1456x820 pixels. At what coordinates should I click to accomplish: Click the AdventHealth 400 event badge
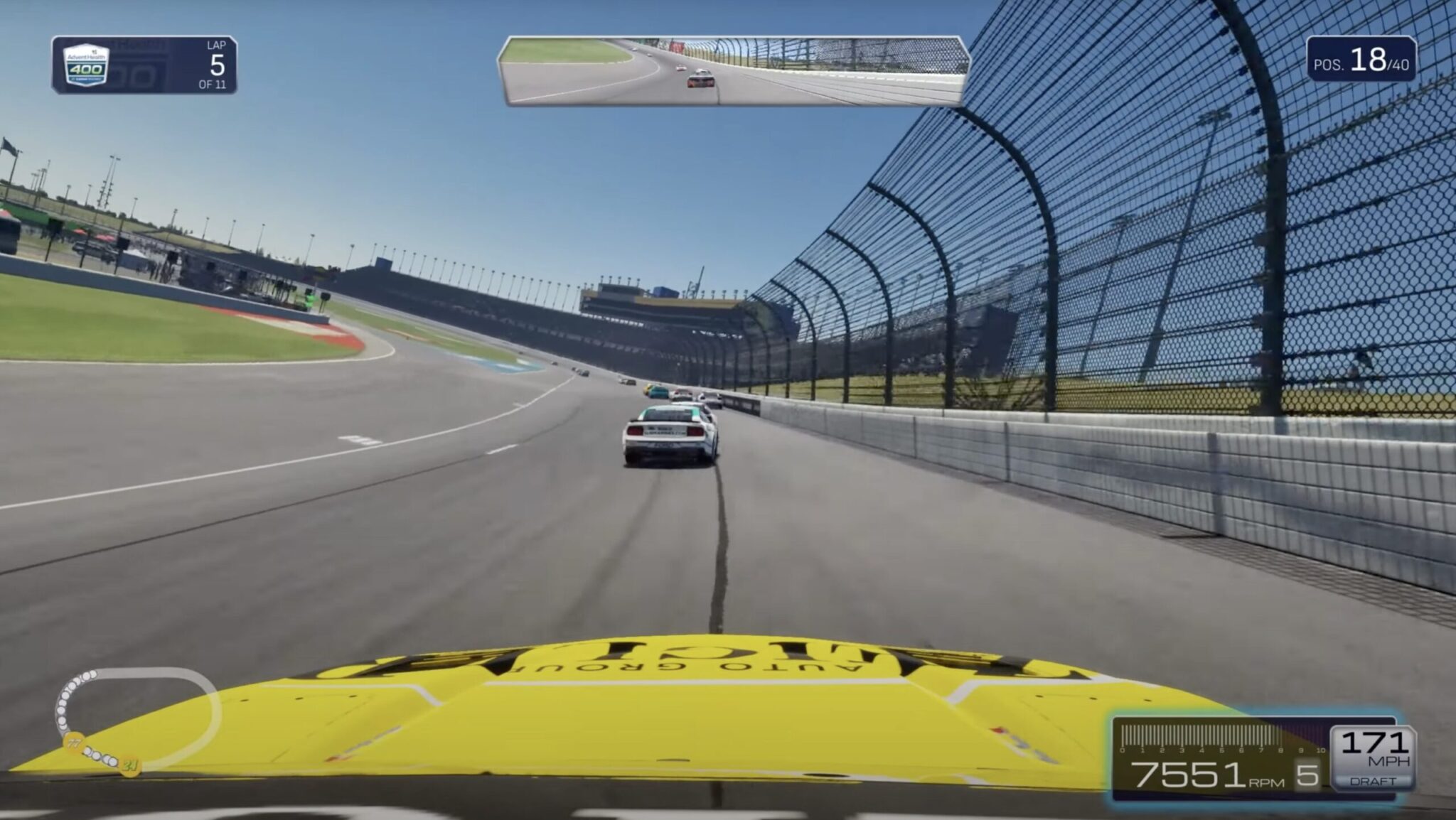(x=85, y=66)
